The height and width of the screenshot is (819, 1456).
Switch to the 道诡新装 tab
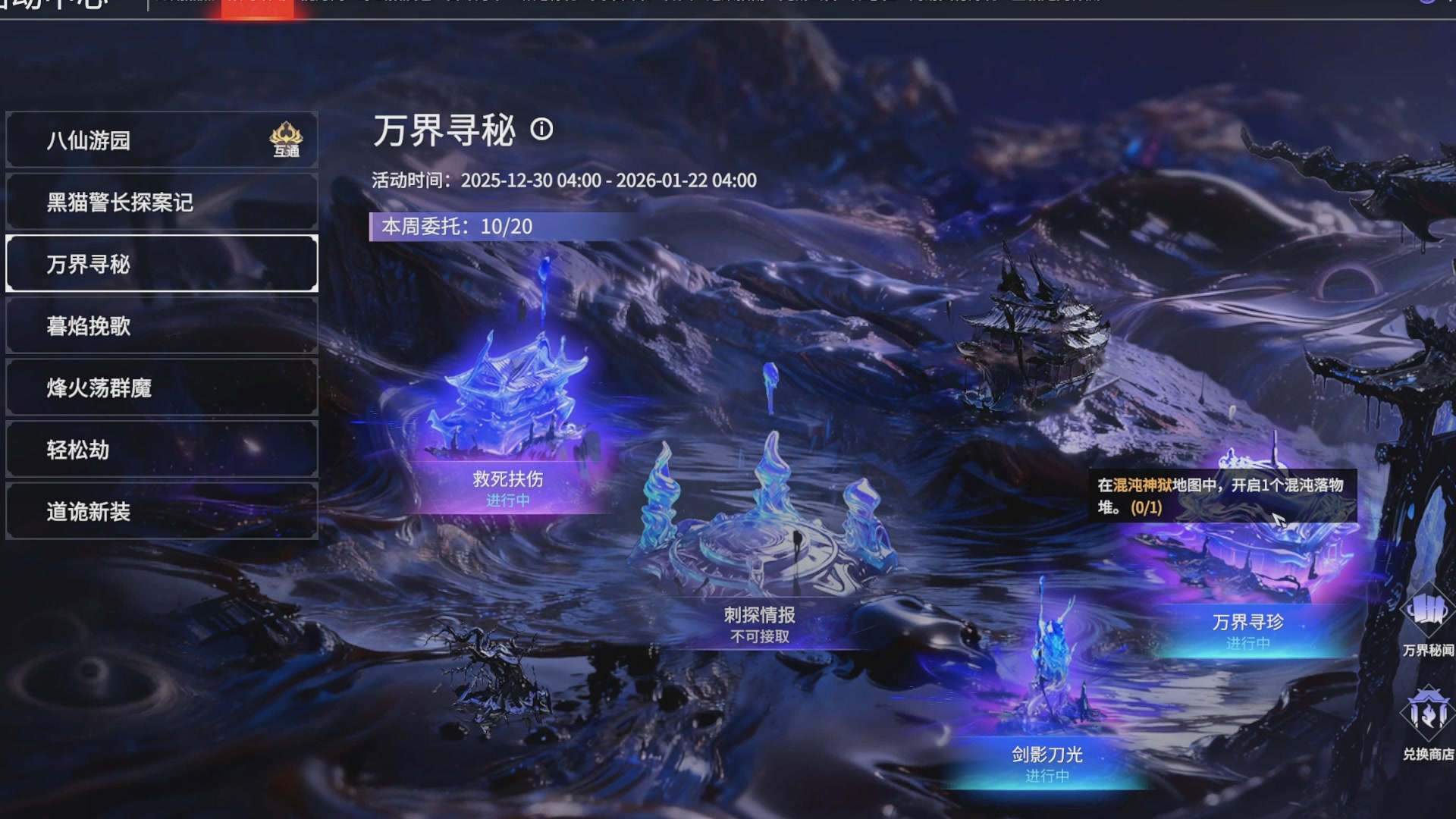[x=162, y=512]
